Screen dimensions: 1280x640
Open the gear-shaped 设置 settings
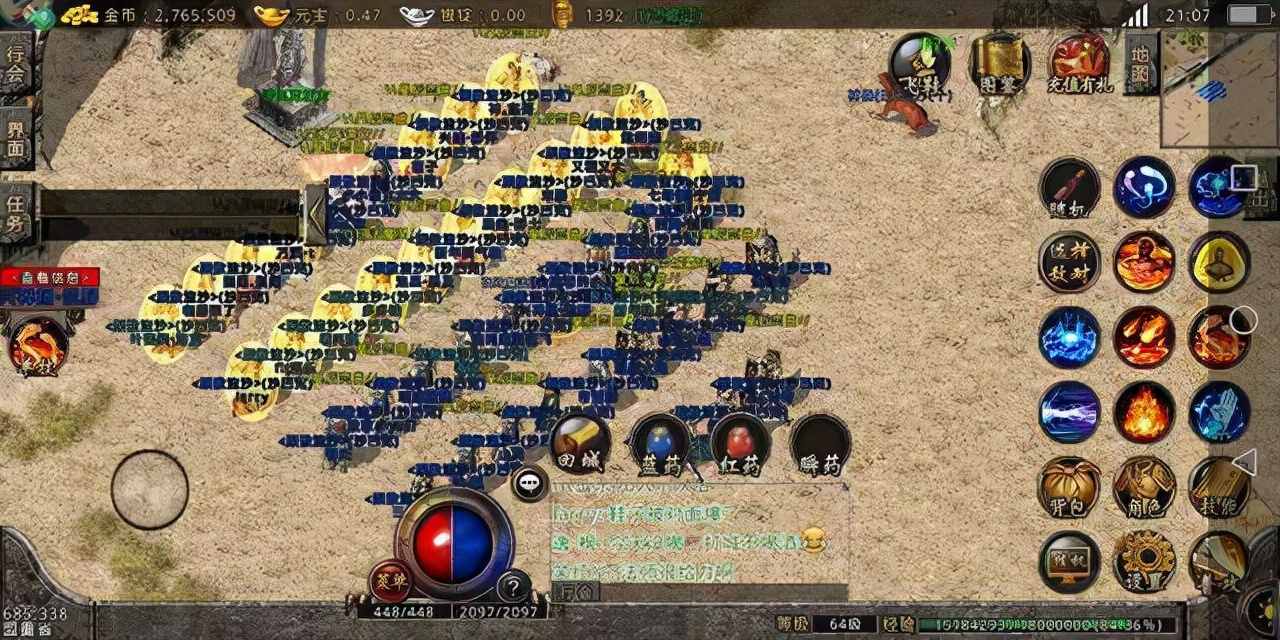(1144, 561)
